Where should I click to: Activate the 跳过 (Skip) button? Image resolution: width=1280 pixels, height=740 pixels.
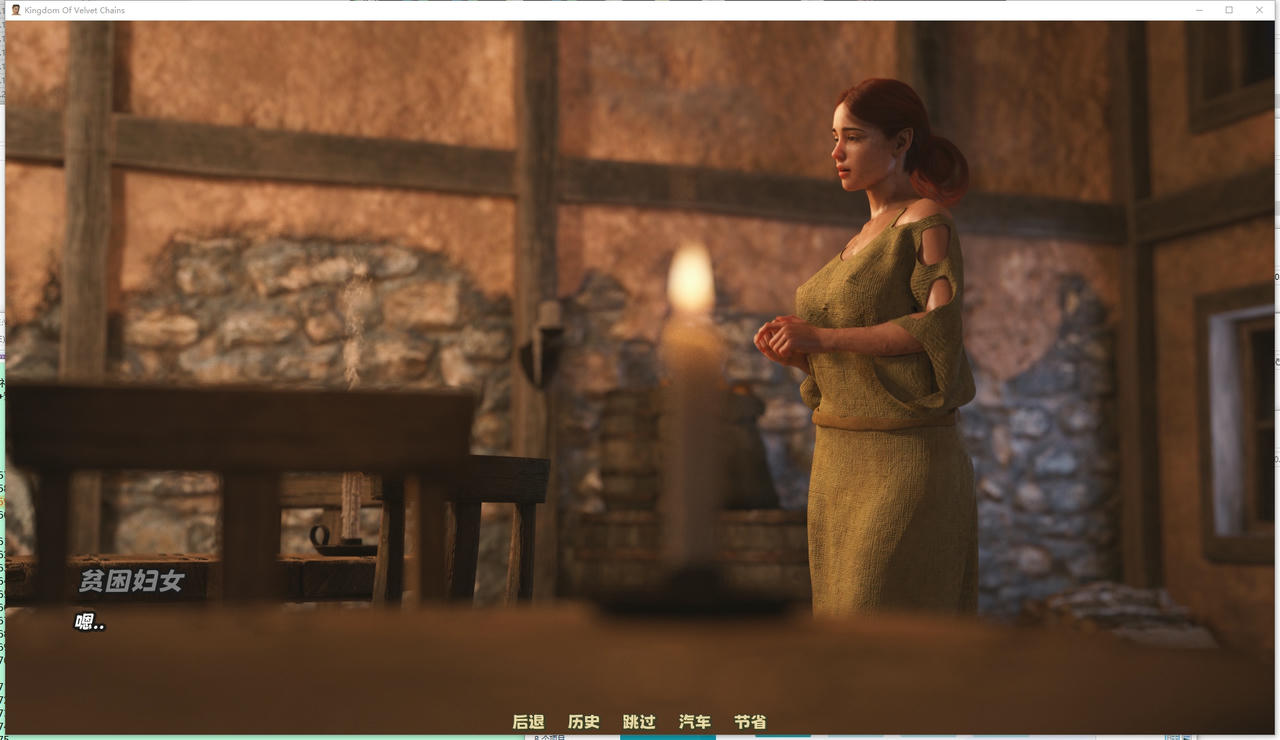639,722
